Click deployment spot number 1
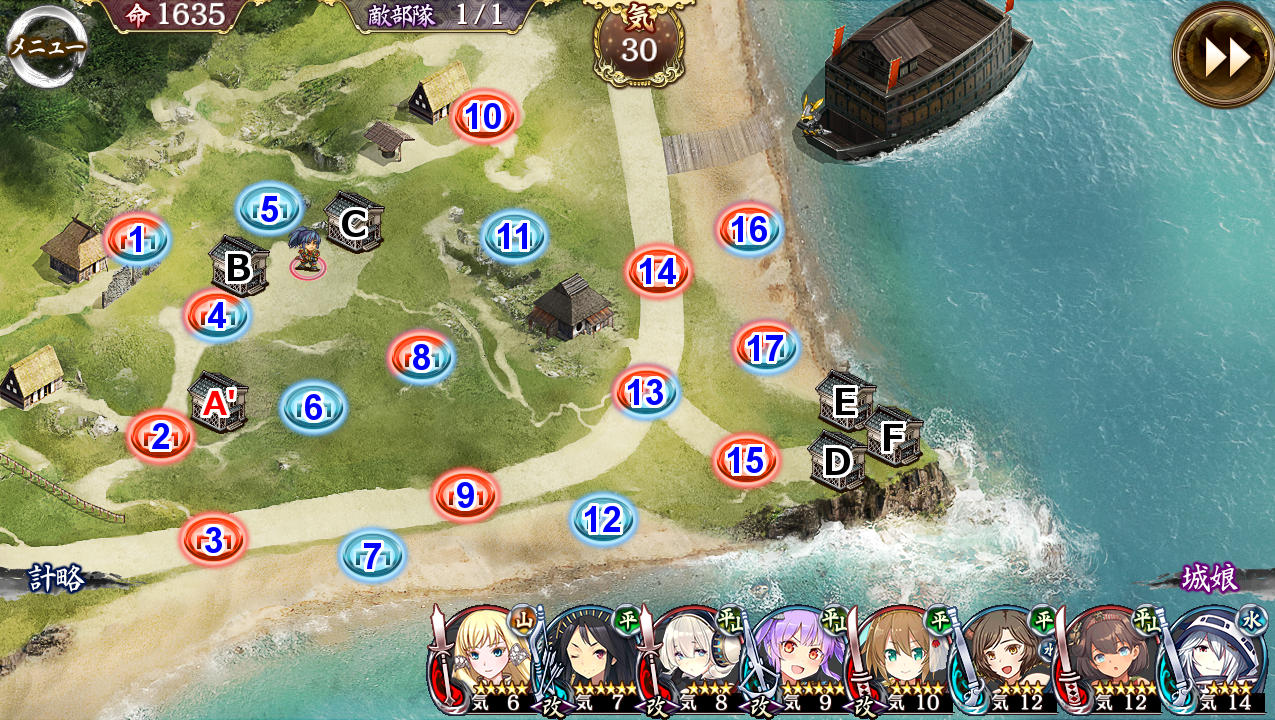Screen dimensions: 1275x720 (137, 240)
